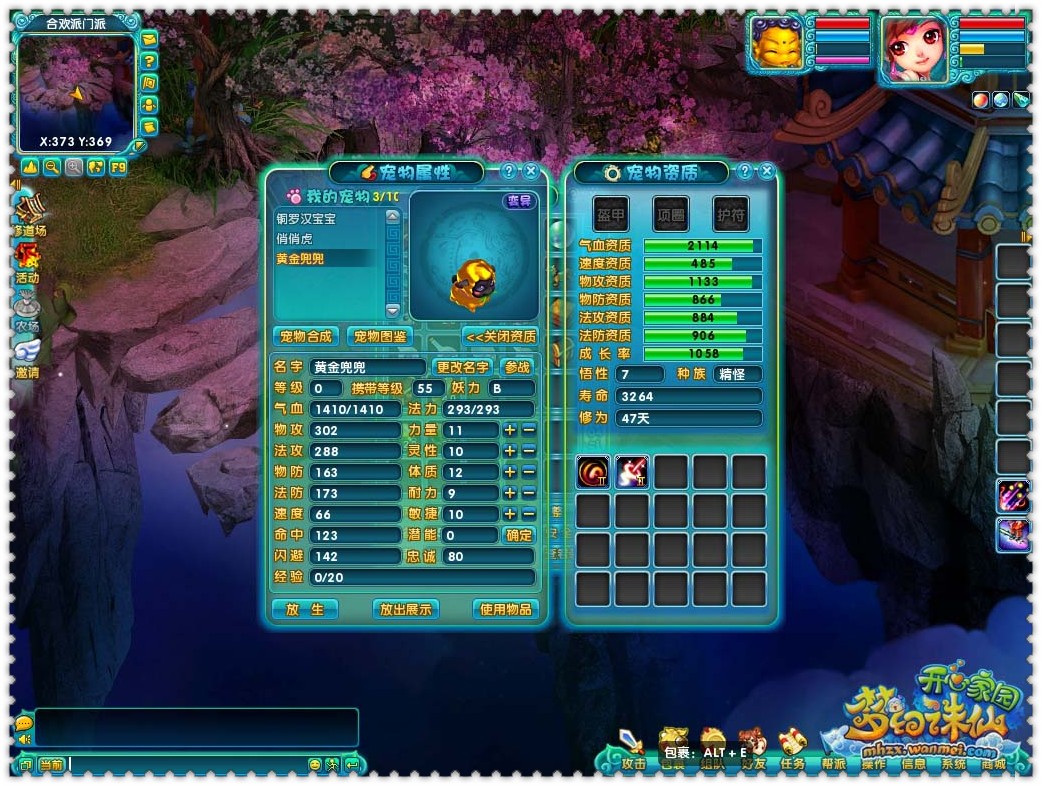Close the 宠物资质 pet aptitude window
The width and height of the screenshot is (1042, 786).
point(767,171)
